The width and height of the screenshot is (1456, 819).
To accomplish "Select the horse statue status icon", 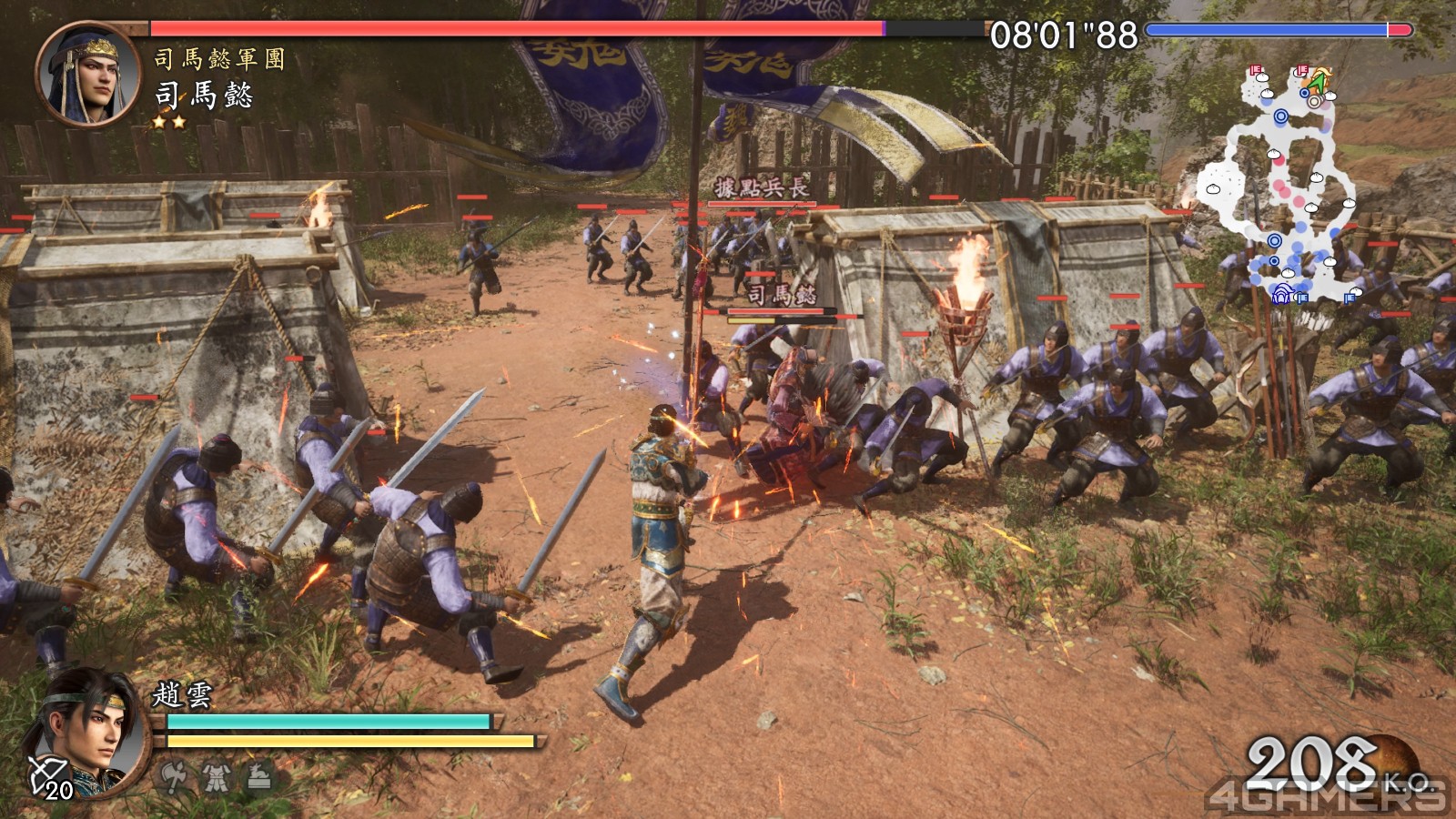I will 259,776.
